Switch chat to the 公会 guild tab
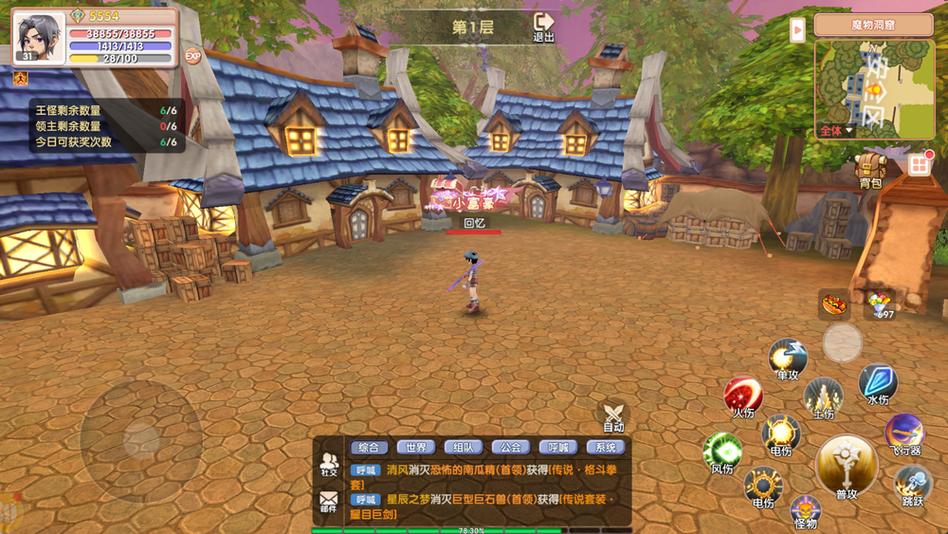Image resolution: width=948 pixels, height=534 pixels. 511,448
